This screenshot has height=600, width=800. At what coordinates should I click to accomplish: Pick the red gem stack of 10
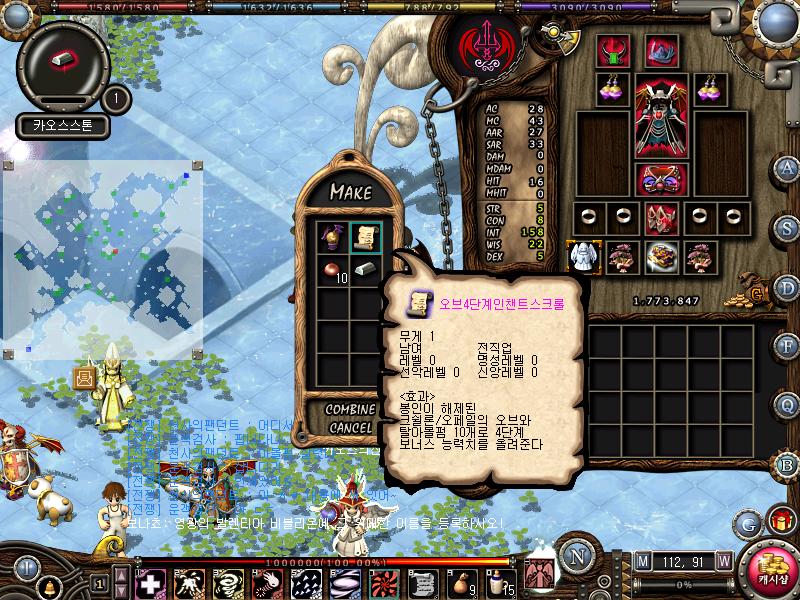click(331, 270)
